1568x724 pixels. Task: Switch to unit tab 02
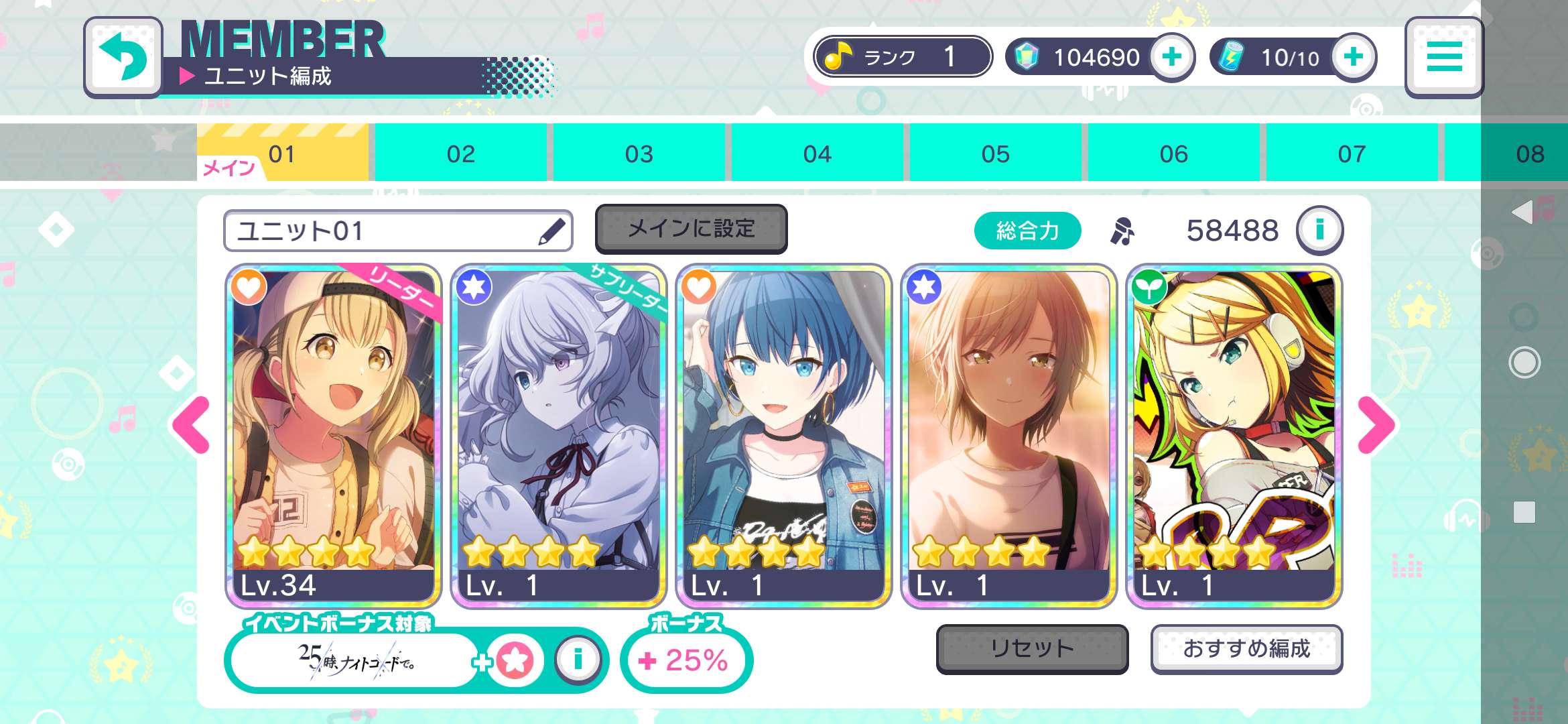point(460,153)
